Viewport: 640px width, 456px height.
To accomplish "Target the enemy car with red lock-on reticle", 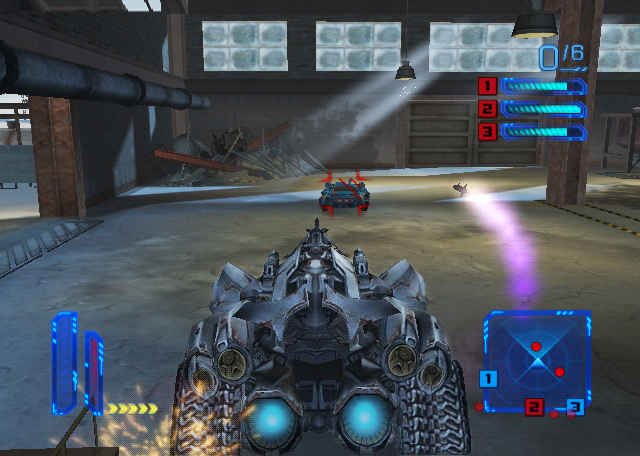I will 344,191.
